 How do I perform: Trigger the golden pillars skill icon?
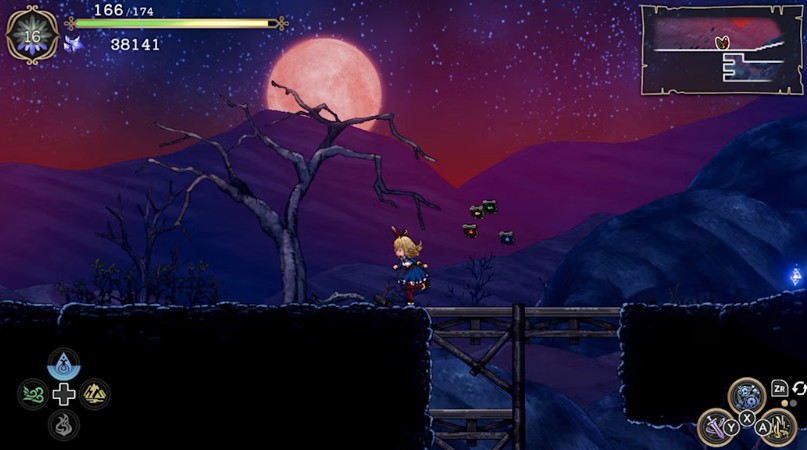point(777,427)
